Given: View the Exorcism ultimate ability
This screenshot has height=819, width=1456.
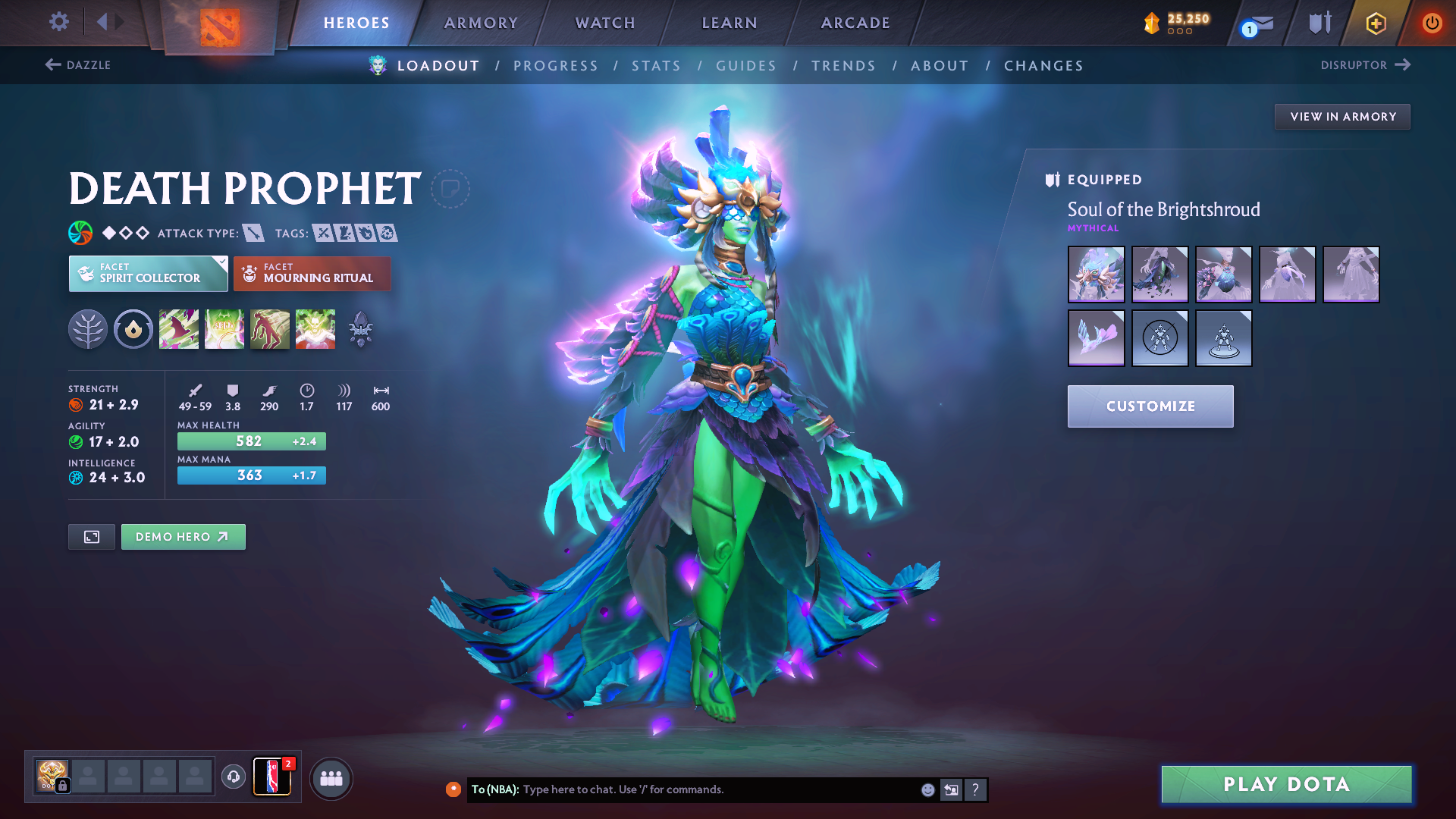Looking at the screenshot, I should click(x=315, y=329).
